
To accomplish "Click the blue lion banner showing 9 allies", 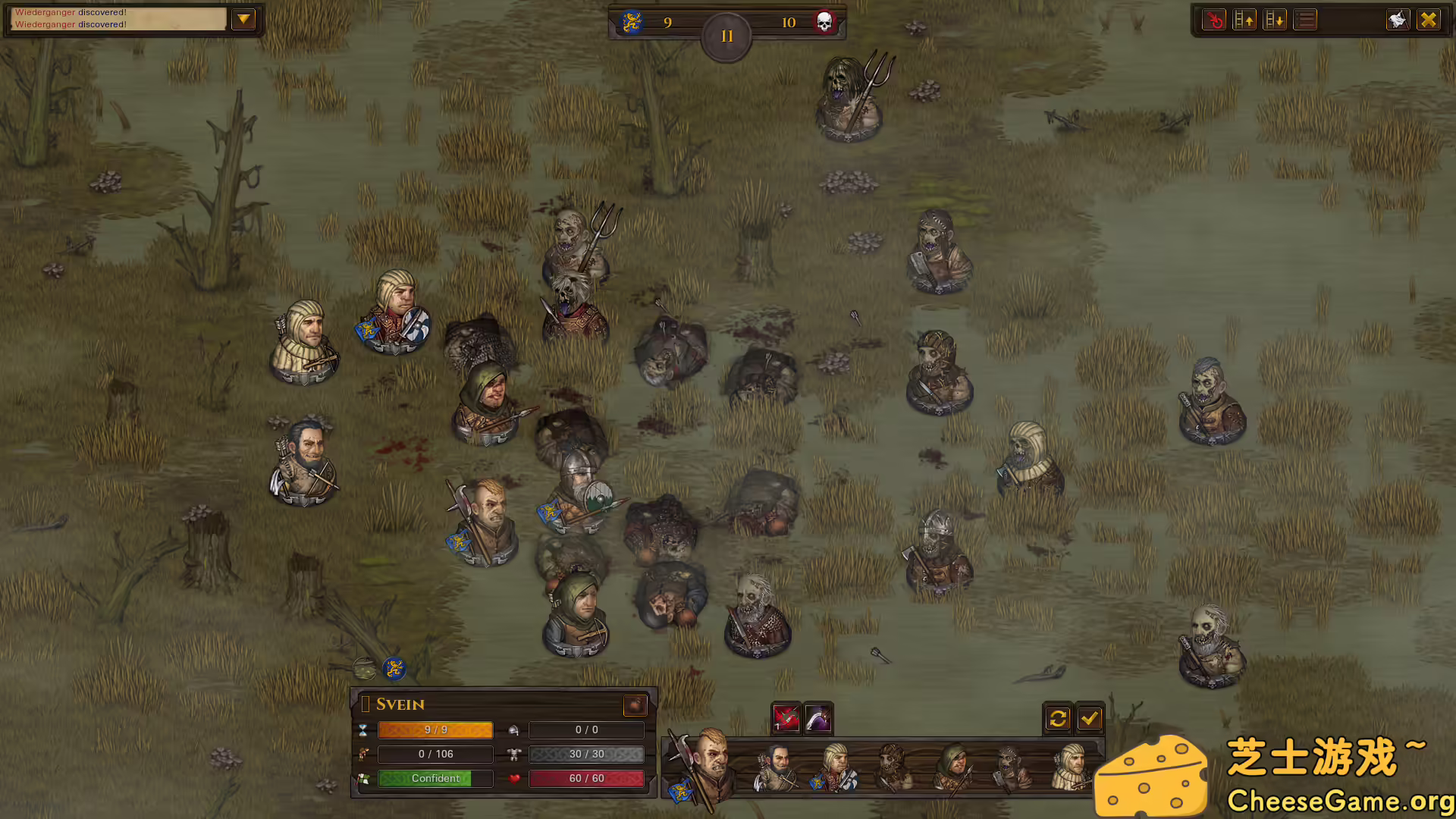I will point(631,22).
